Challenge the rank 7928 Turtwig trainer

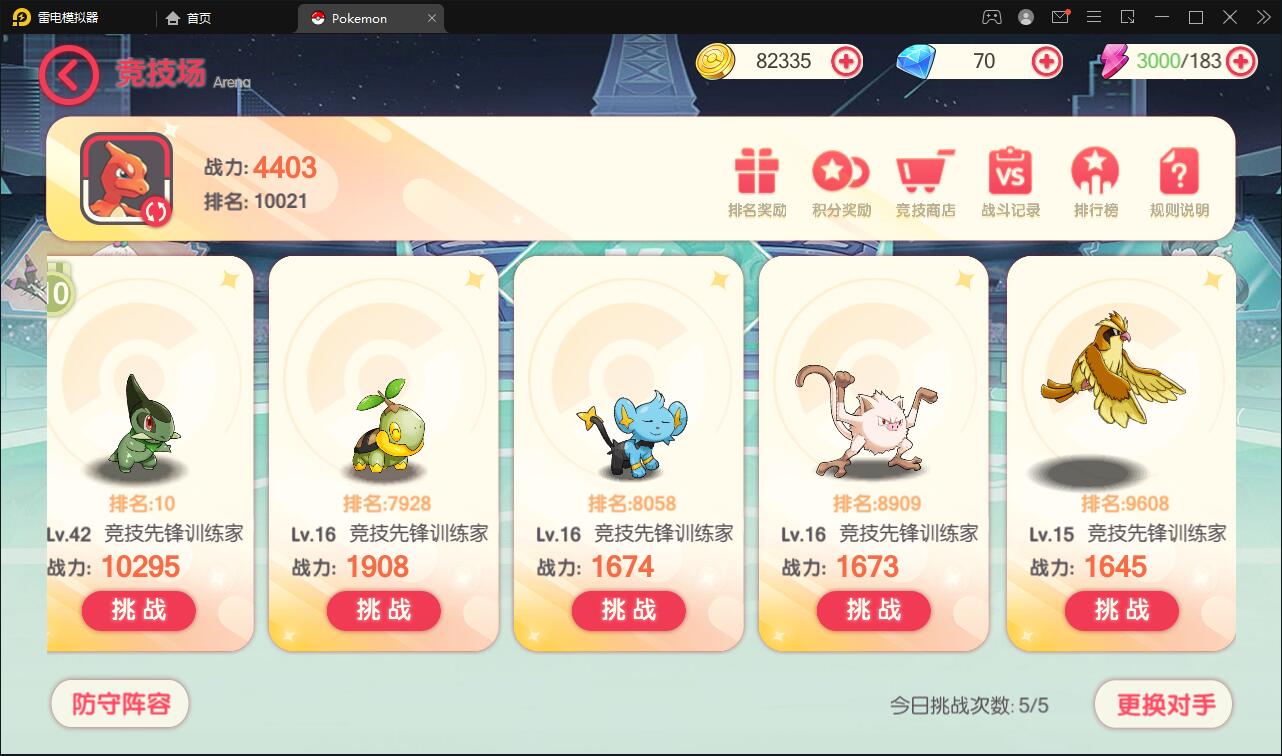pos(383,610)
